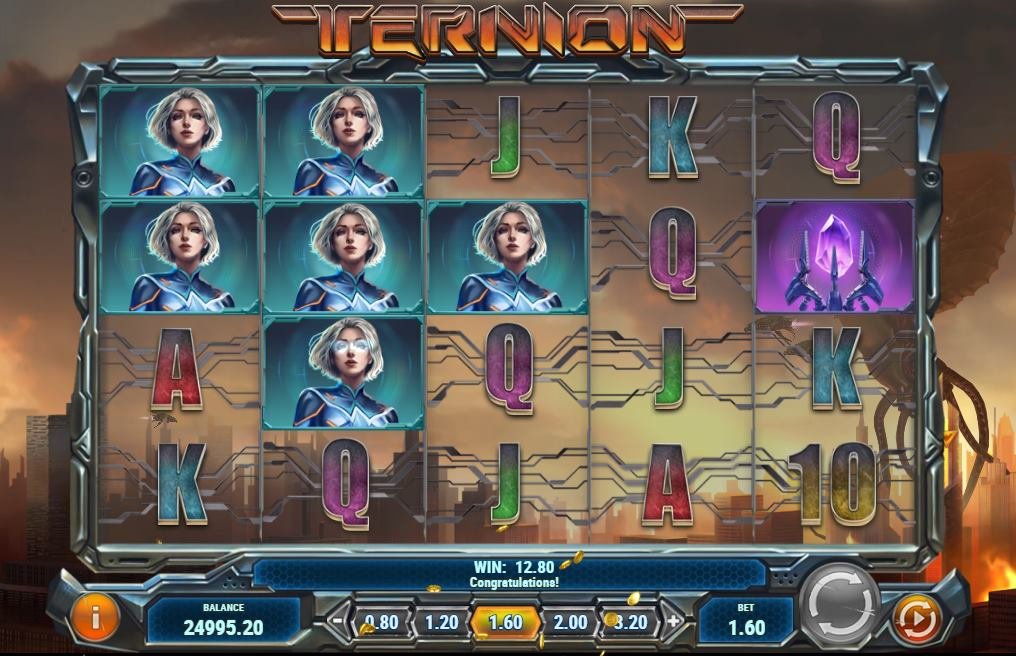Activate the orange autoplay button

(x=915, y=619)
